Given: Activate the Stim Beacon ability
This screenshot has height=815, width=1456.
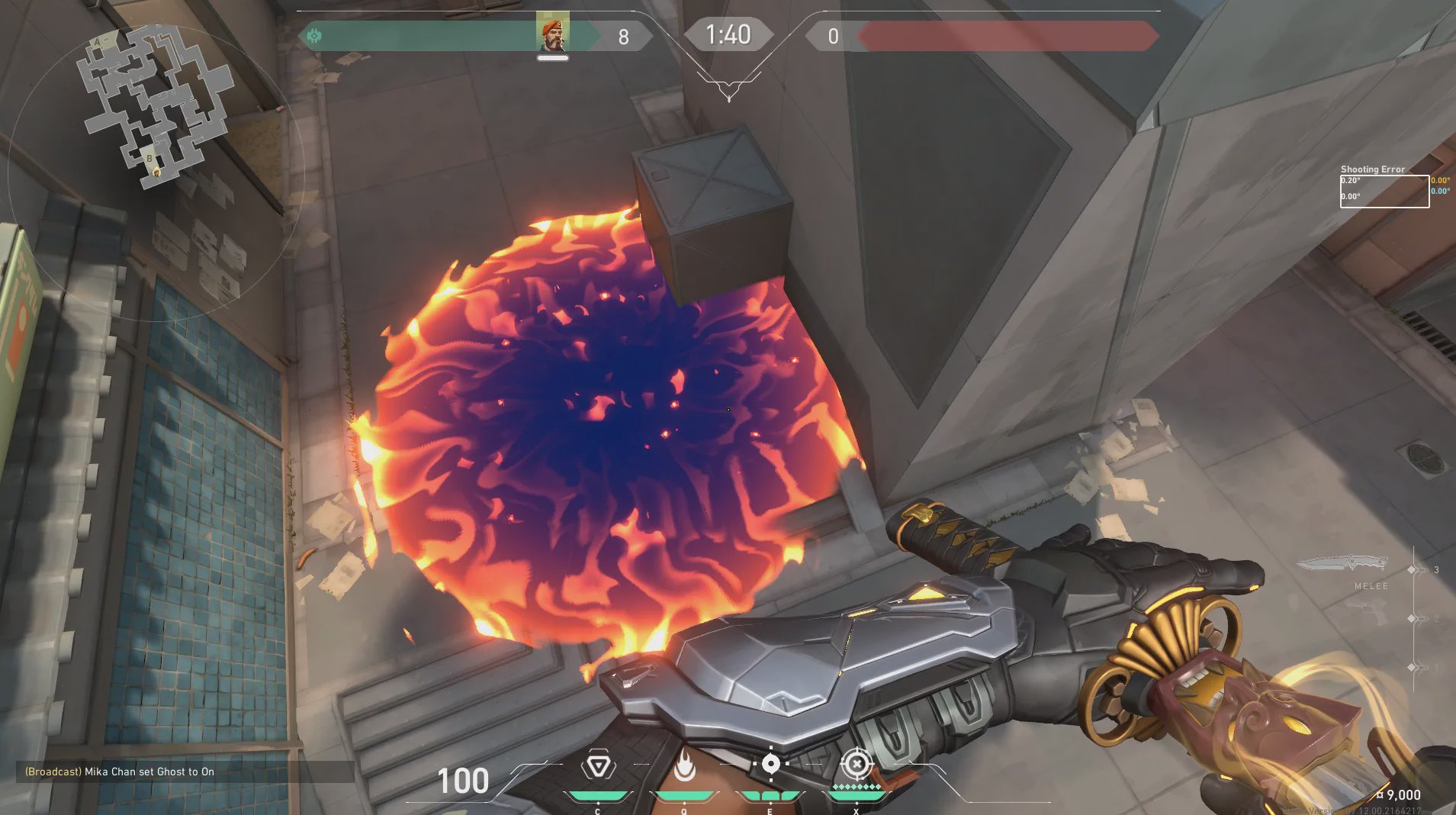Looking at the screenshot, I should coord(599,766).
